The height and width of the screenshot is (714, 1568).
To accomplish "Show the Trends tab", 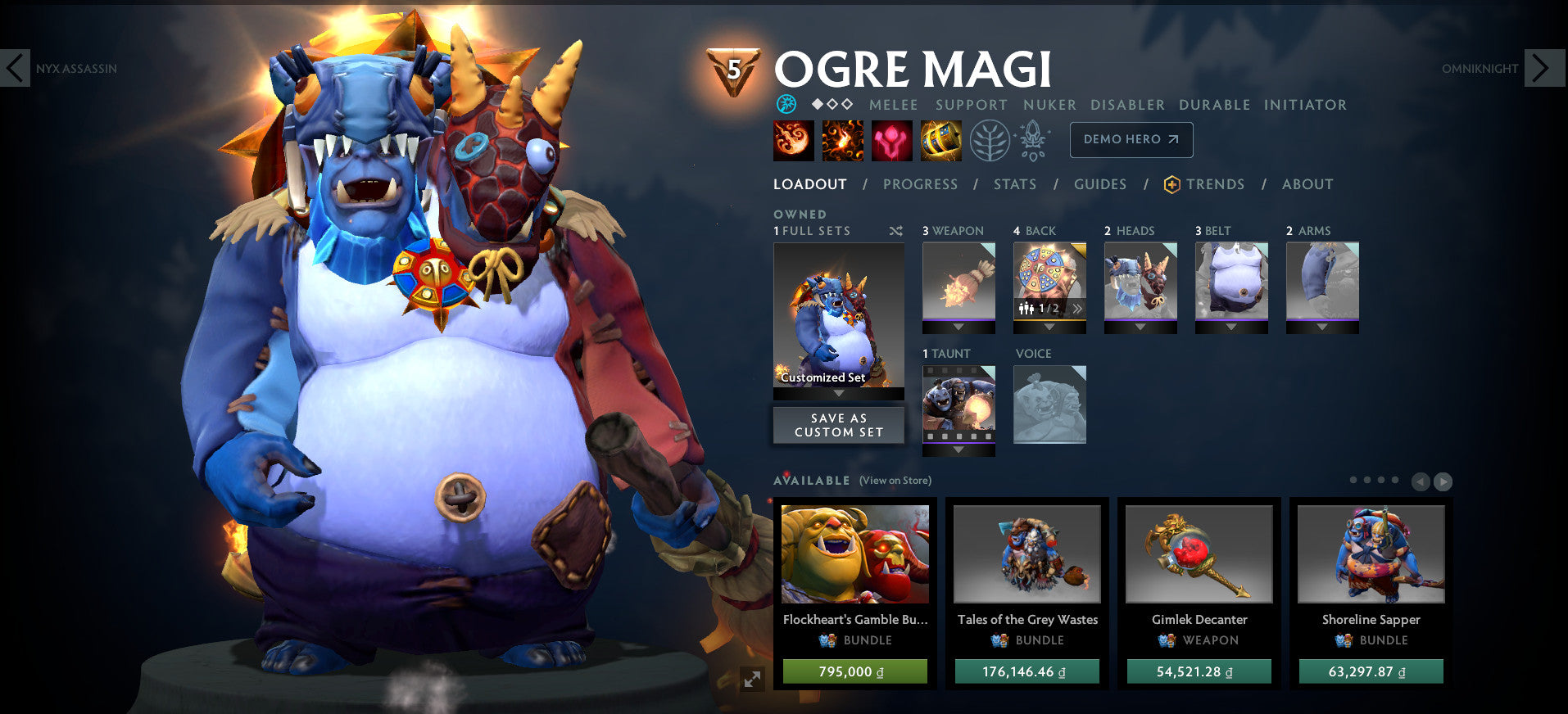I will tap(1214, 185).
